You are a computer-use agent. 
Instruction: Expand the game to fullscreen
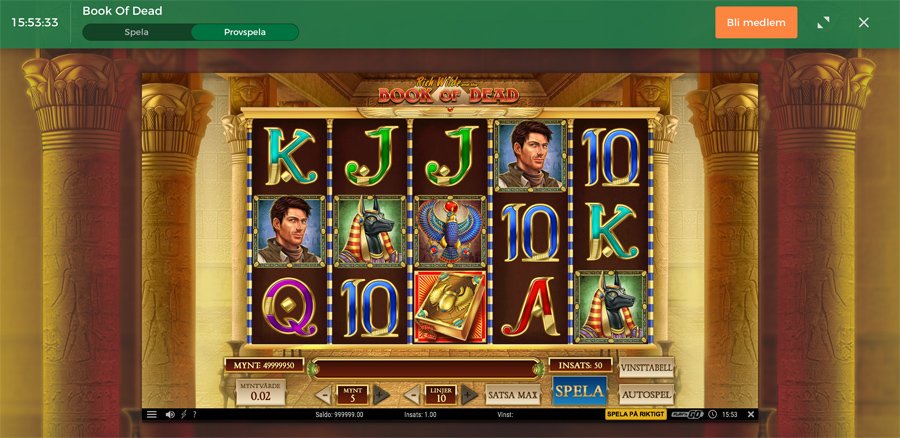pyautogui.click(x=824, y=22)
